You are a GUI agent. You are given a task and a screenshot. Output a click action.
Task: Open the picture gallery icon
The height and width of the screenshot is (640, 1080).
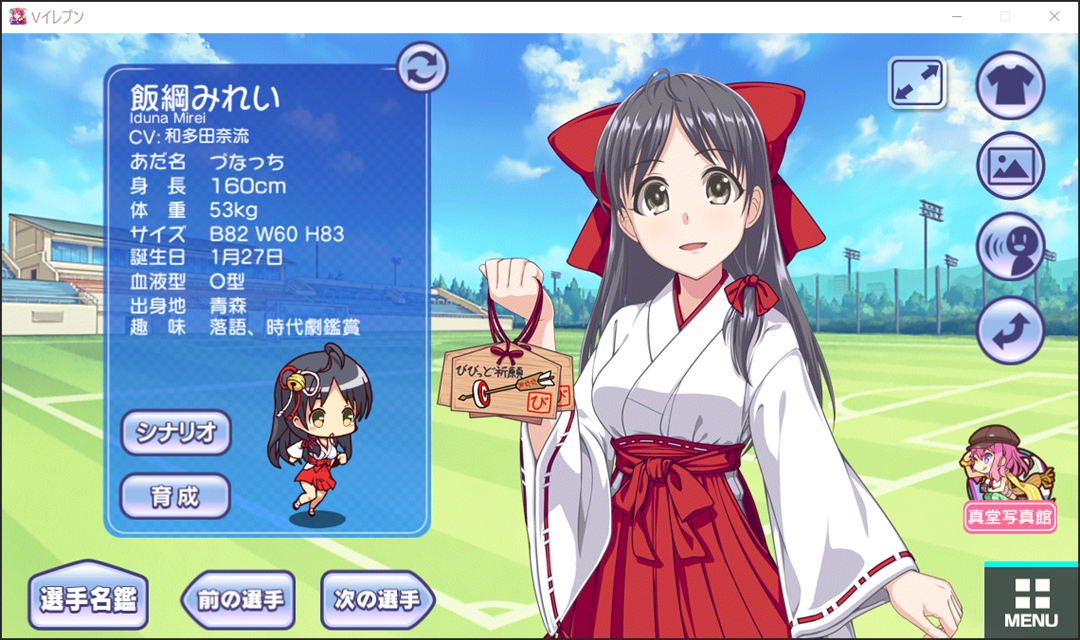1010,166
